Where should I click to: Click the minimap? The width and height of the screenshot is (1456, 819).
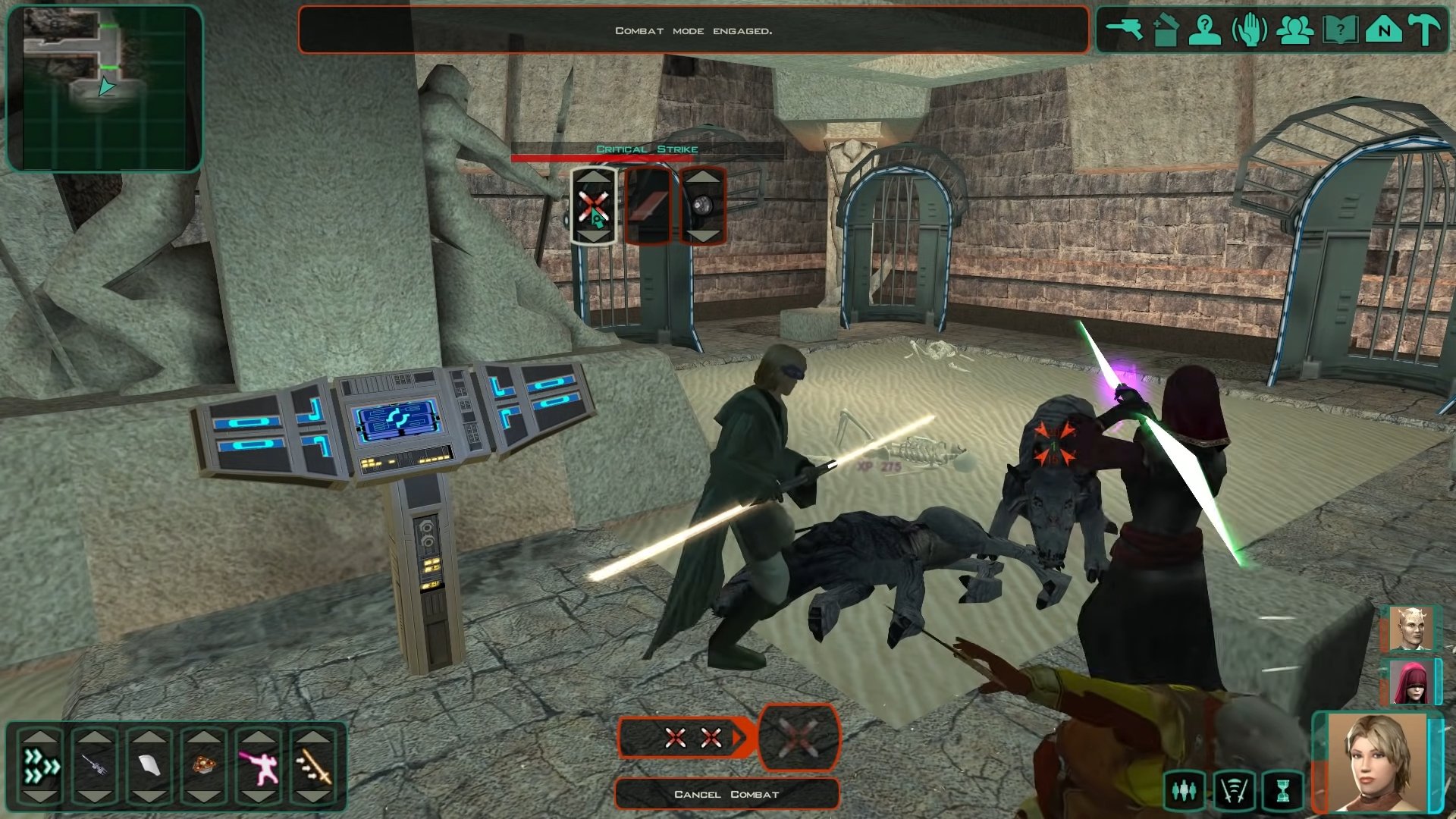coord(105,88)
